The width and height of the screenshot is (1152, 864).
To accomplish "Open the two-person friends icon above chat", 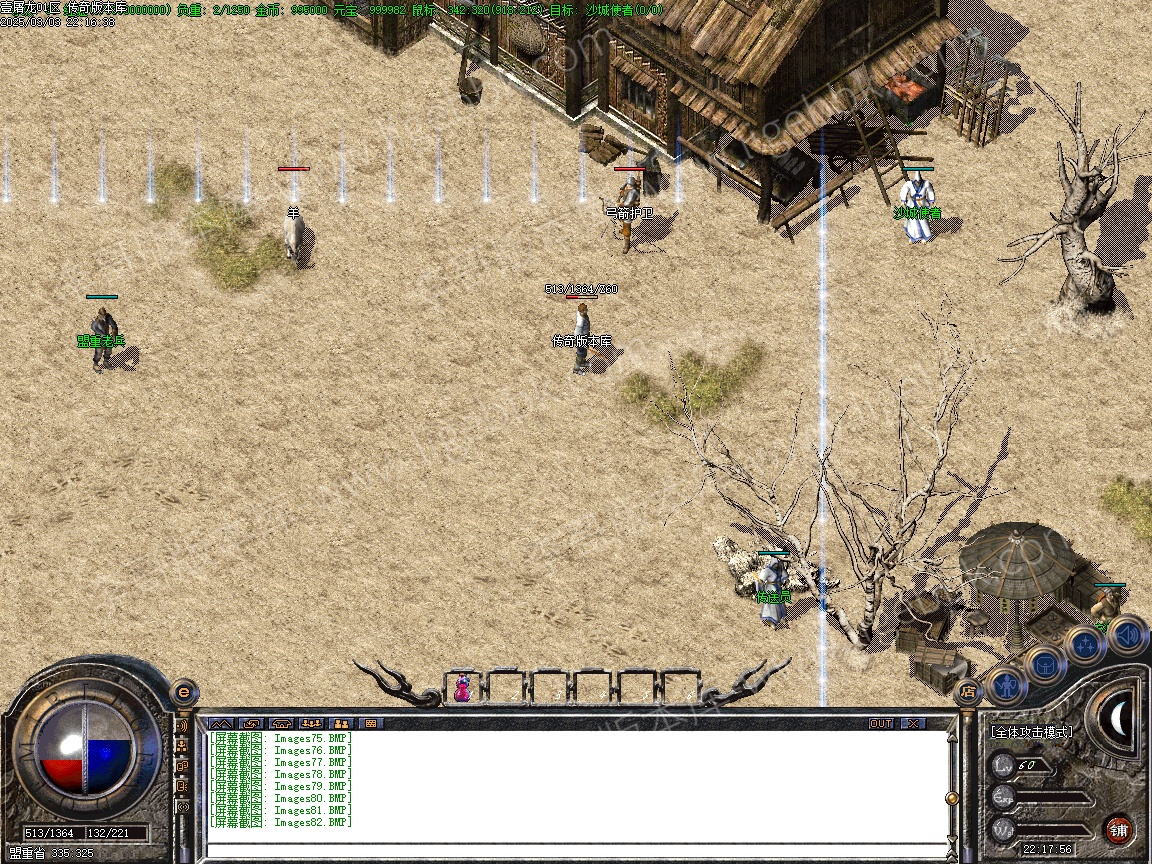I will tap(341, 723).
